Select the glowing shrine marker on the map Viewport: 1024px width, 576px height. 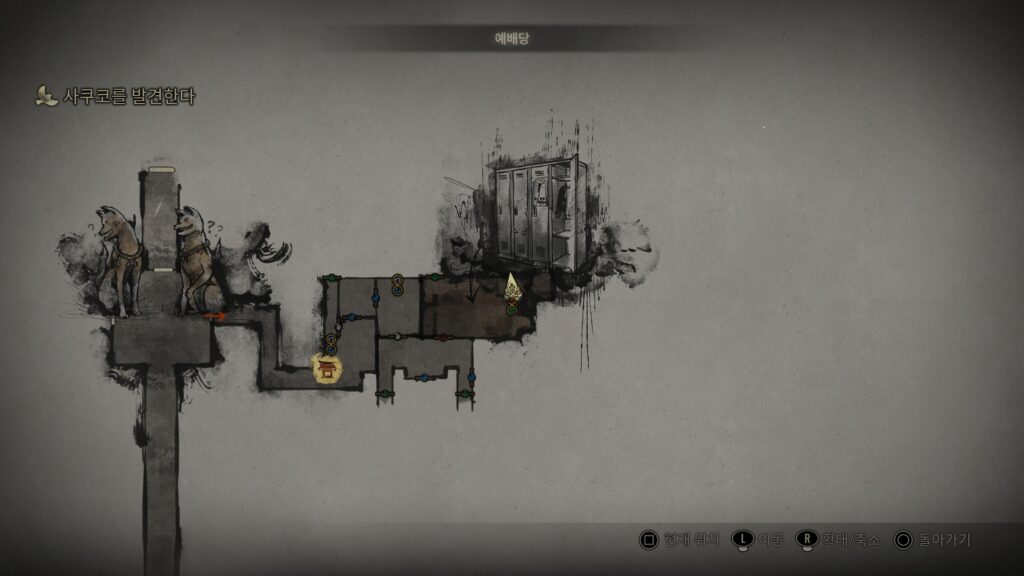[326, 370]
